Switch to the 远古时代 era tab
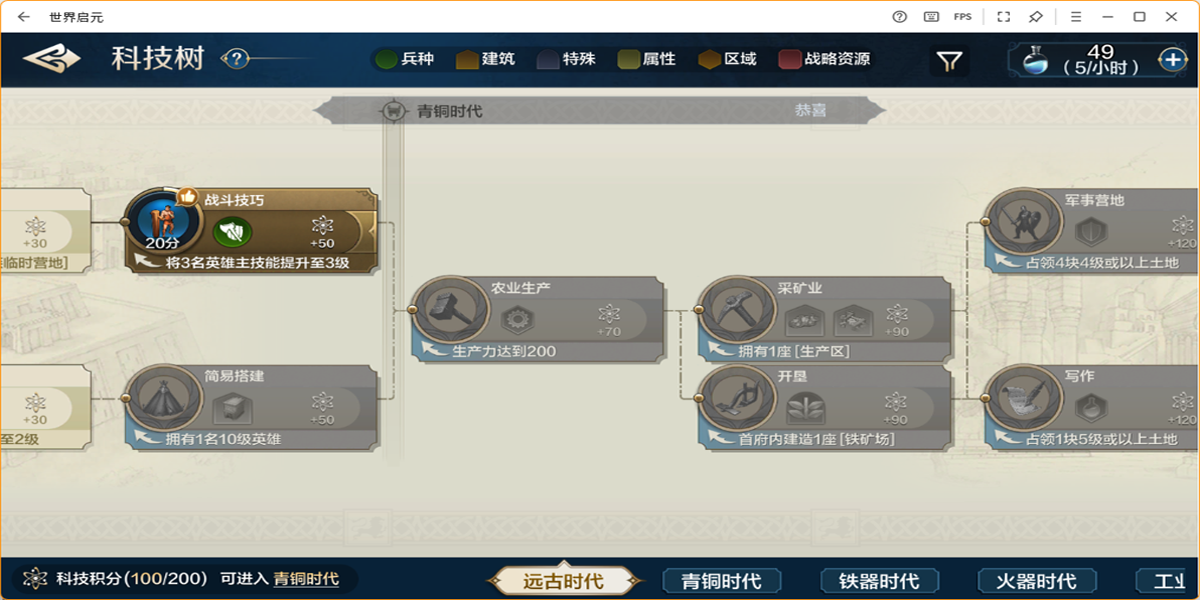 click(563, 580)
